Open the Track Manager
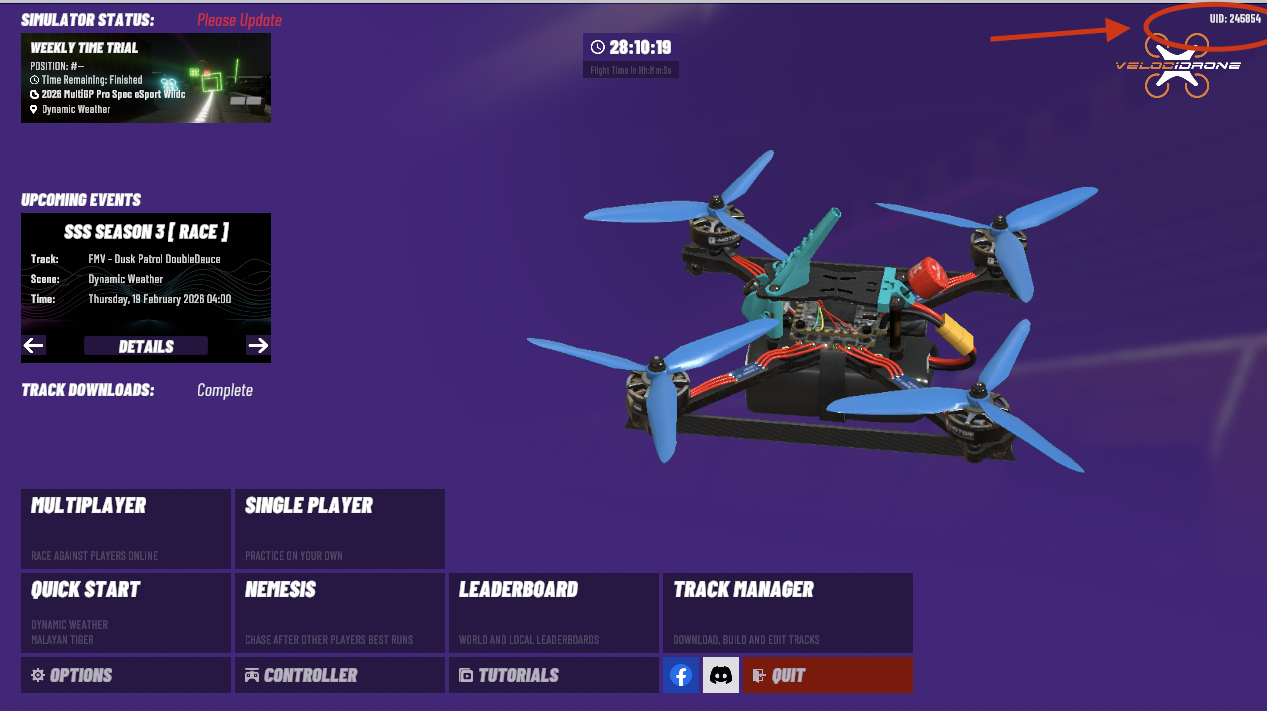The height and width of the screenshot is (711, 1267). pos(787,611)
